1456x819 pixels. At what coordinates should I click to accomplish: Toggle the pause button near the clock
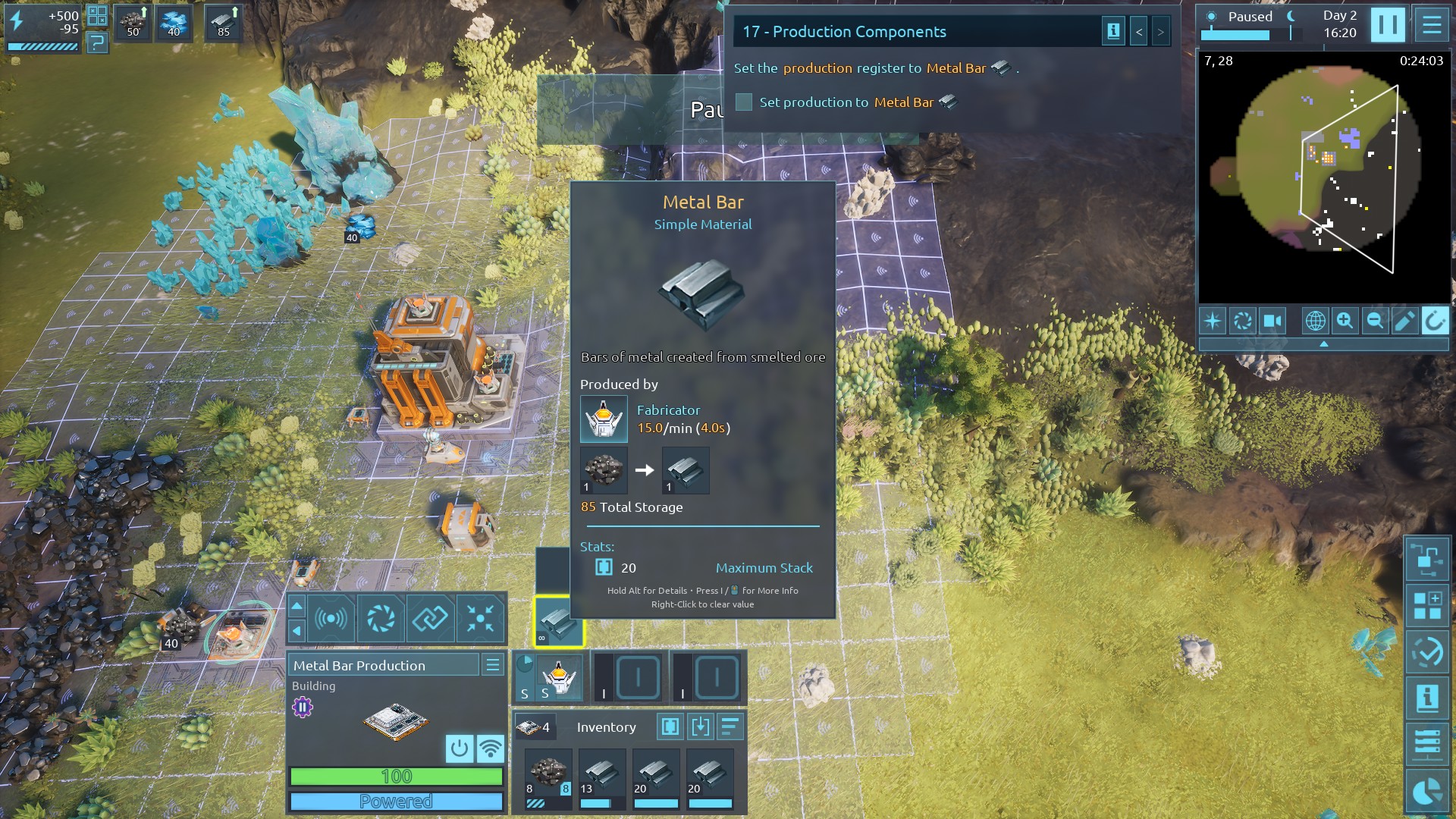click(1388, 25)
